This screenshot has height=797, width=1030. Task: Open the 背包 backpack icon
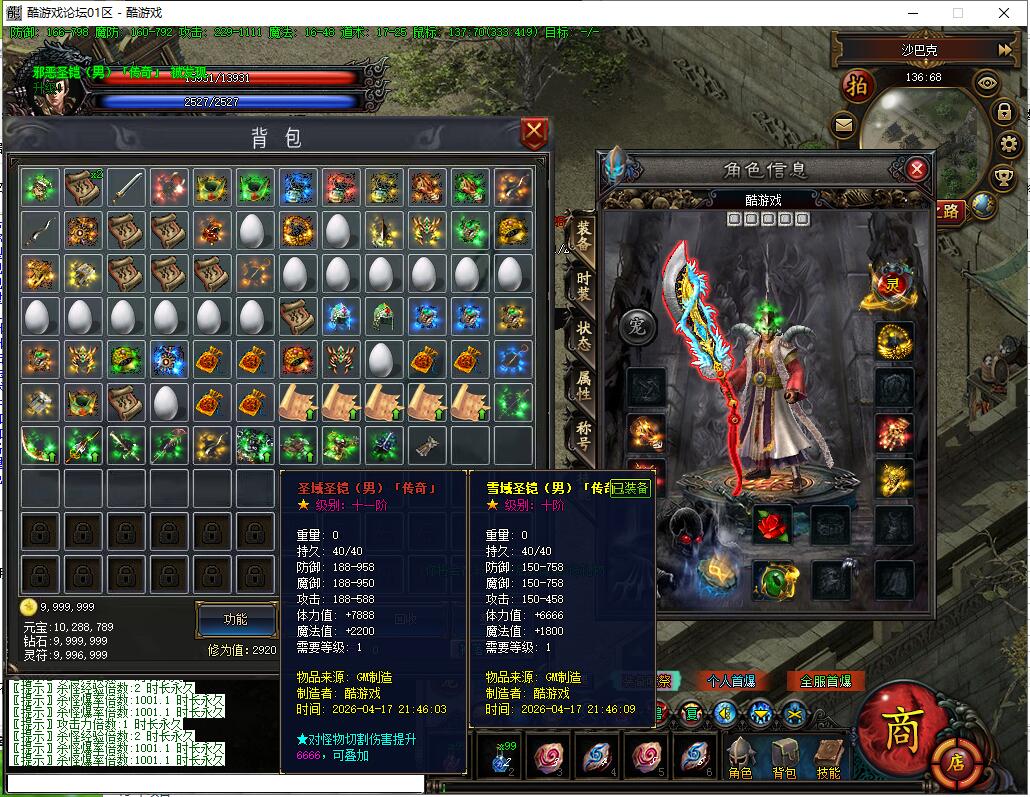tap(784, 759)
